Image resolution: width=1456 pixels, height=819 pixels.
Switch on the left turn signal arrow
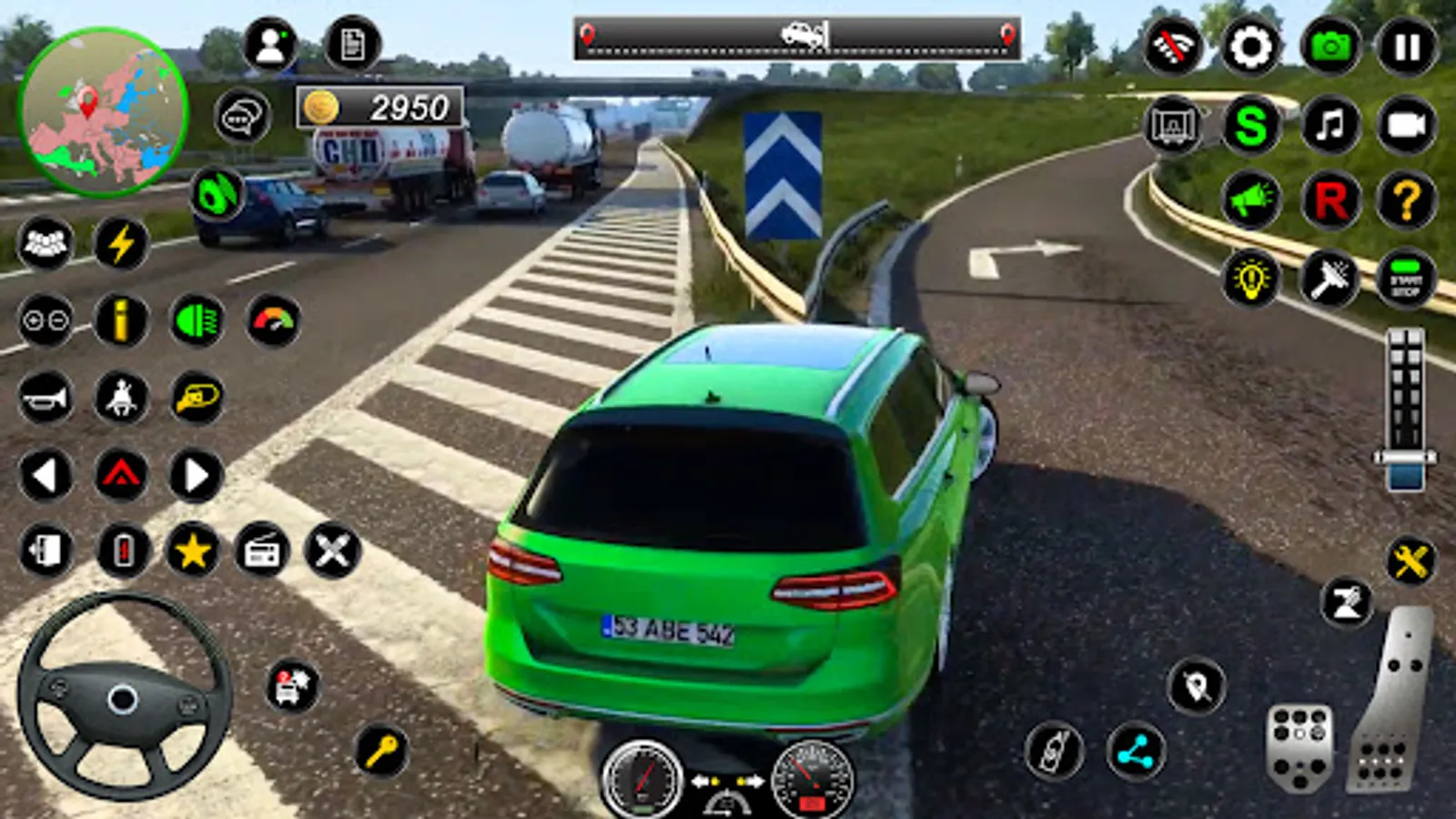click(45, 475)
